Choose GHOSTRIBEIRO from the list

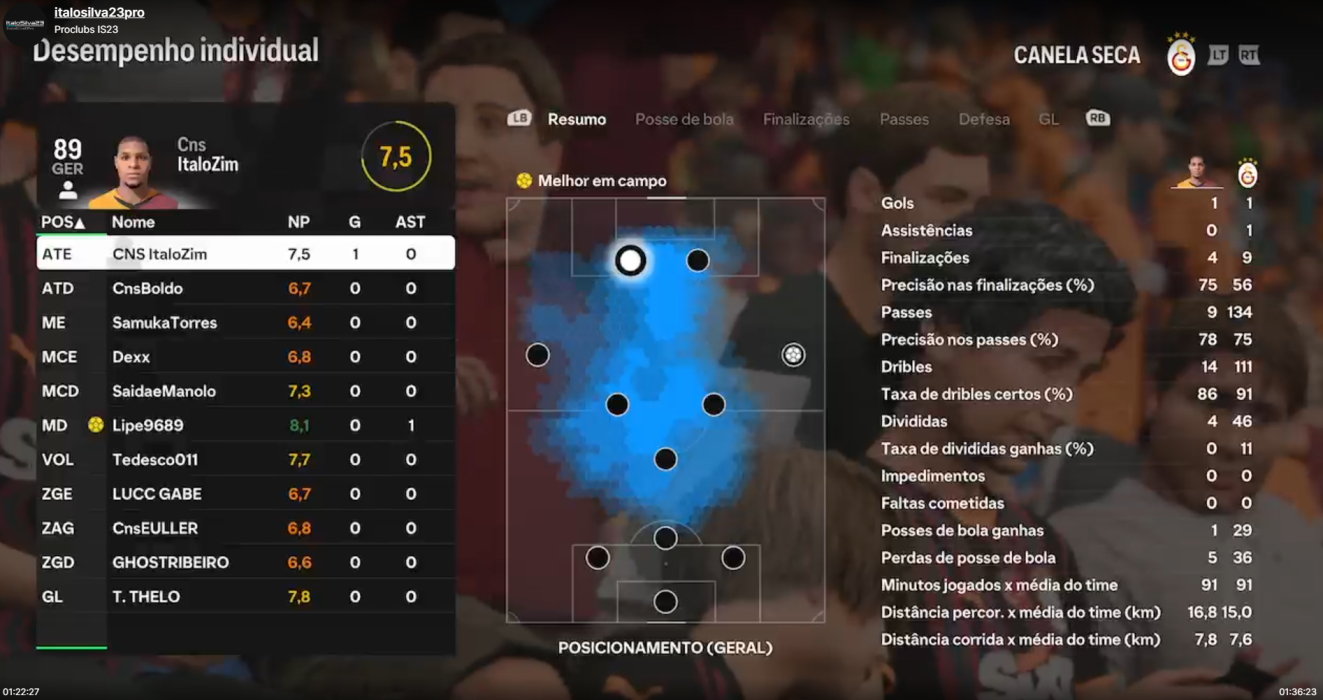coord(245,562)
